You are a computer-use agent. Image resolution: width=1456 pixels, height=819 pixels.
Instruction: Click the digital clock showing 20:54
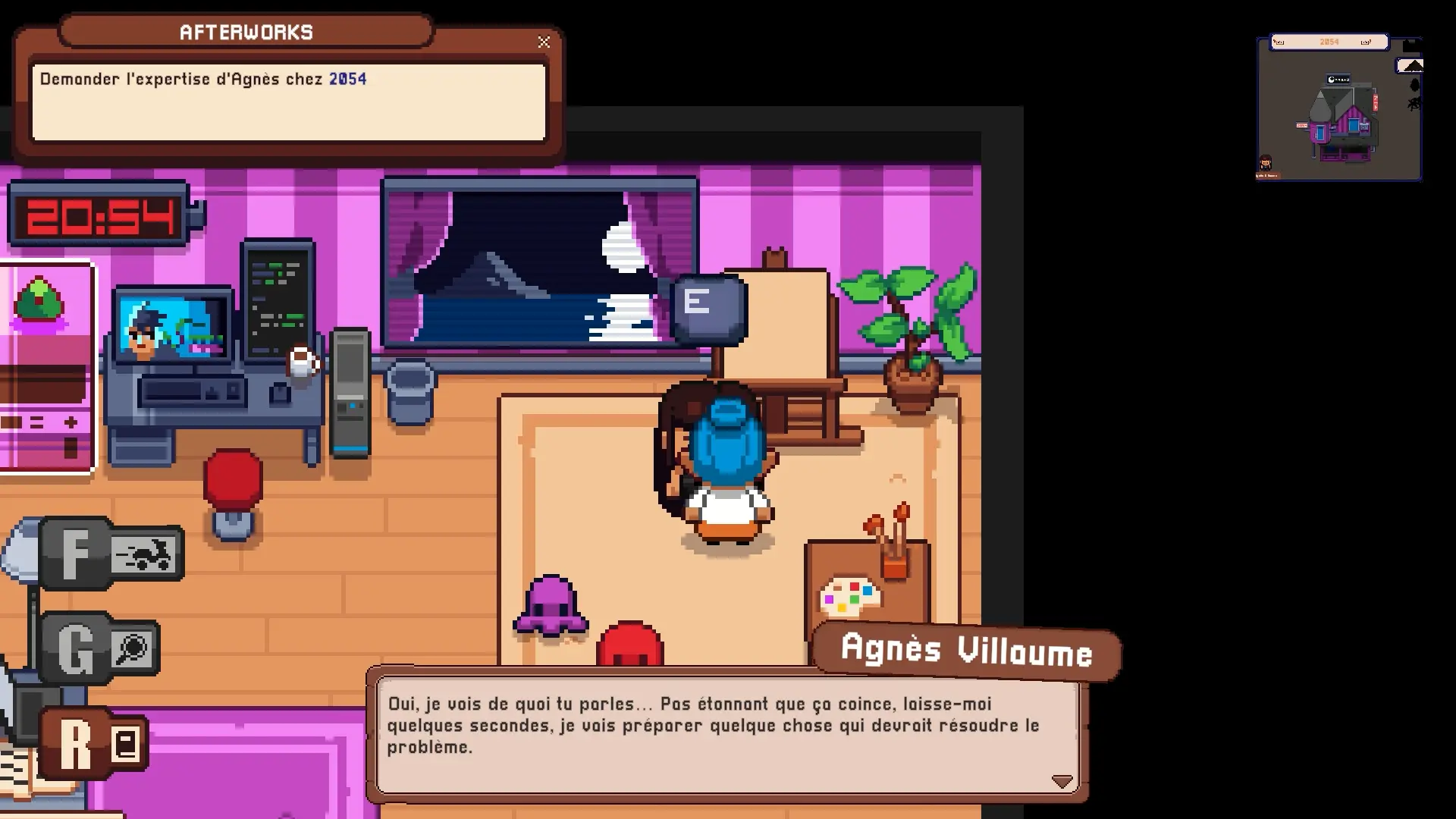tap(99, 215)
